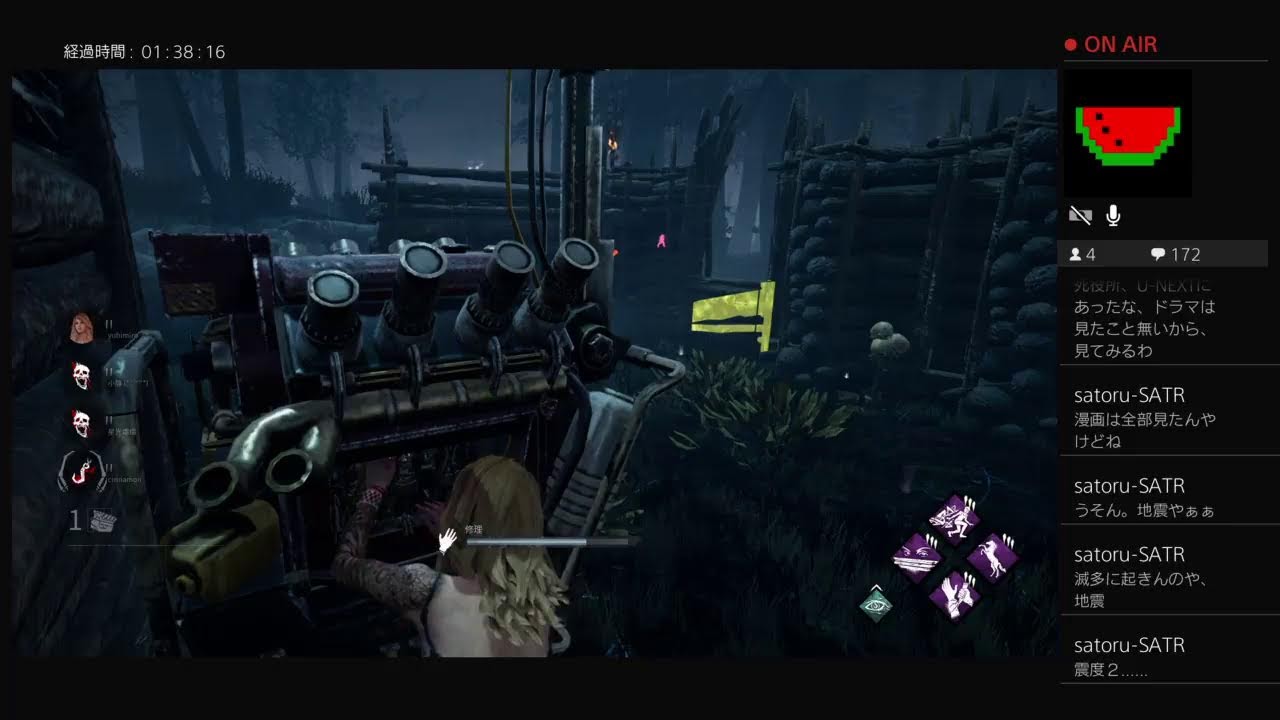This screenshot has width=1280, height=720.
Task: Select the blonde survivor portrait
Action: tap(81, 327)
